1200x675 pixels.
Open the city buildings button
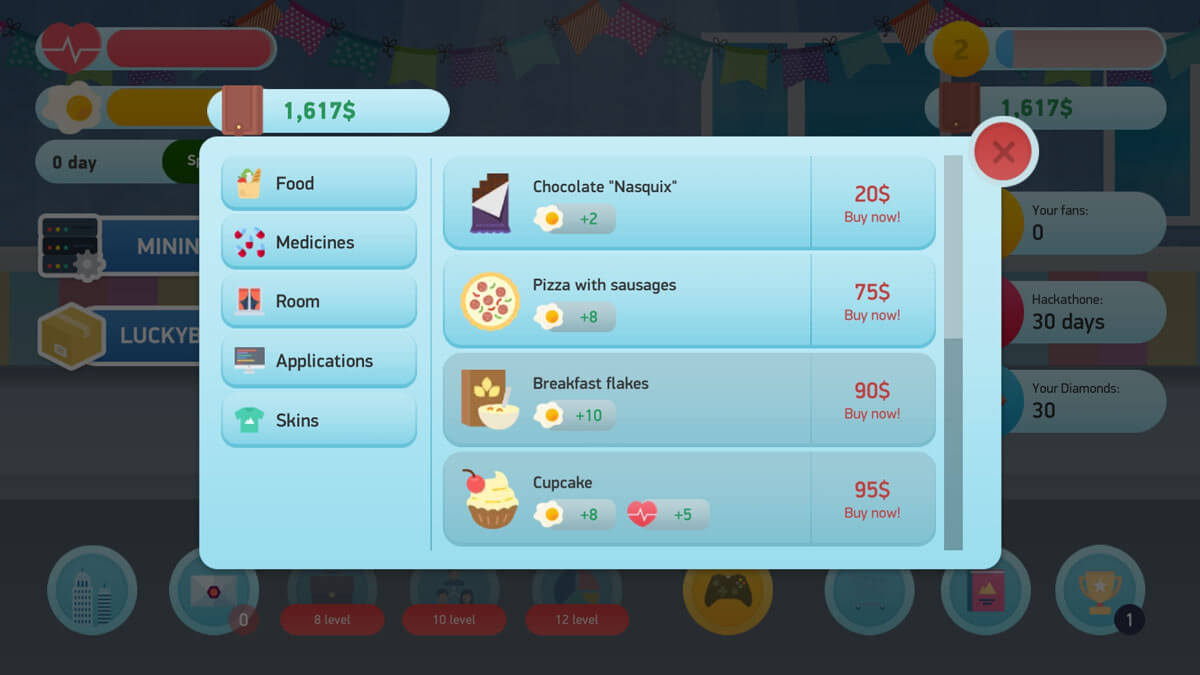(92, 590)
